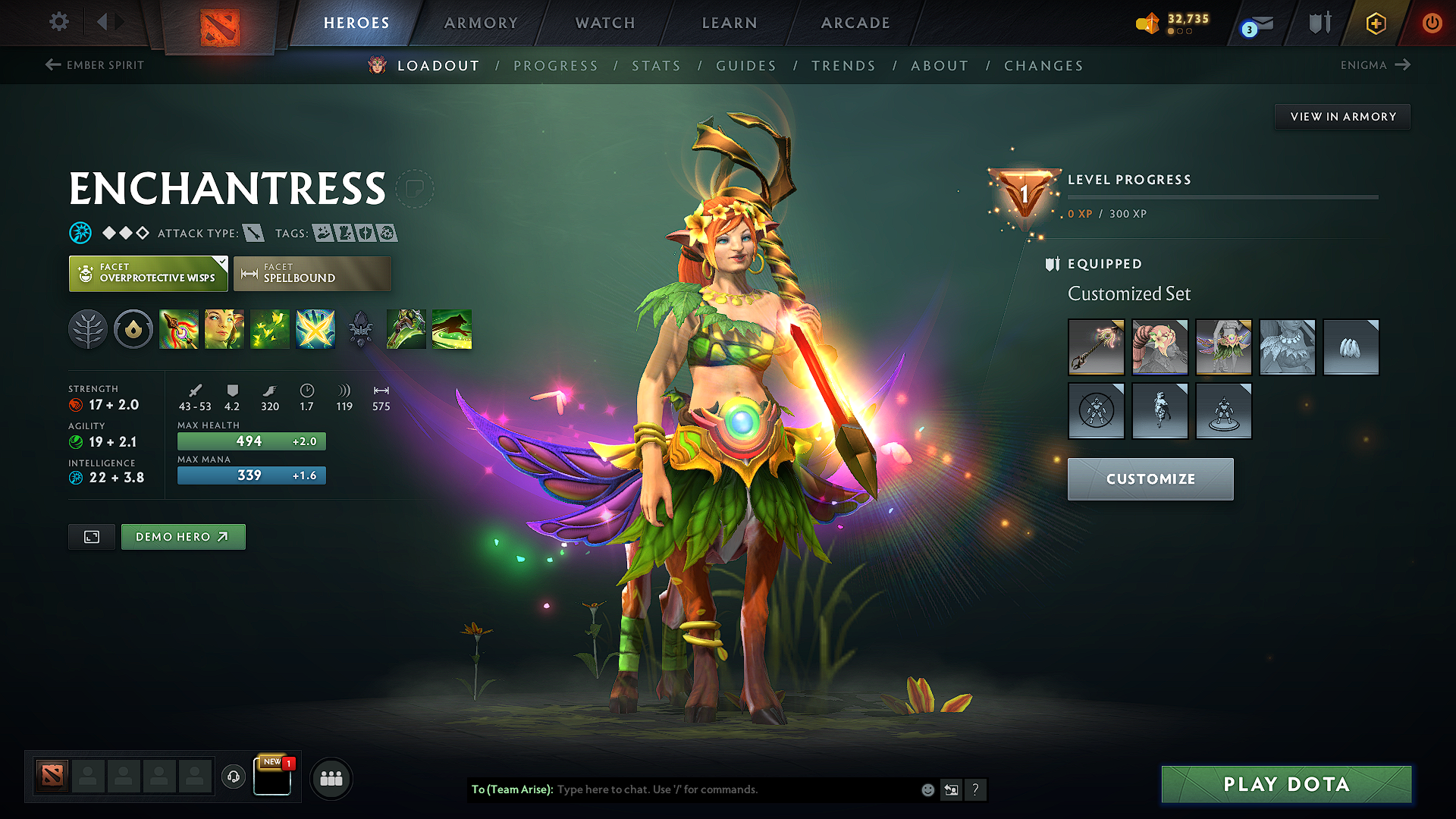
Task: Select the Spellbound facet
Action: click(312, 273)
